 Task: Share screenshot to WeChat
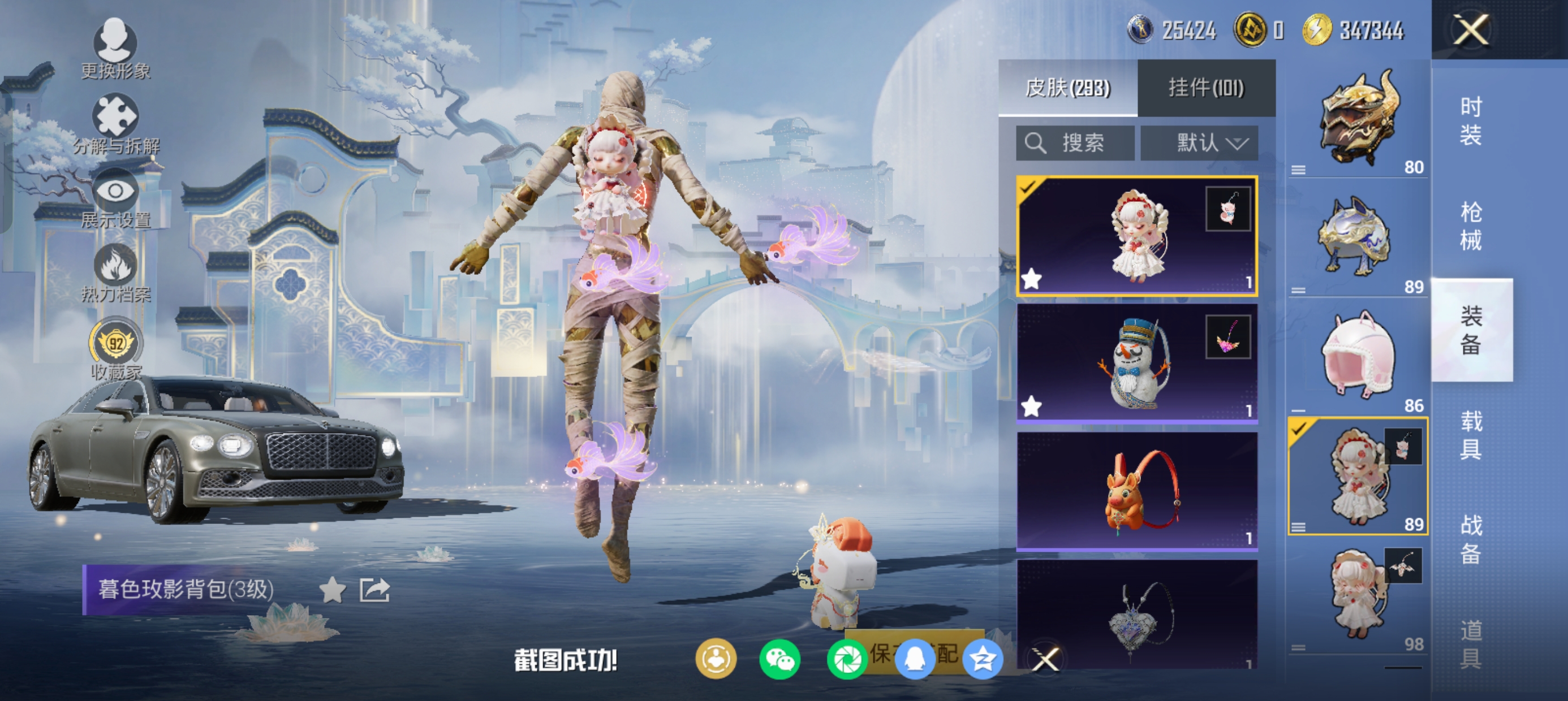(x=779, y=660)
